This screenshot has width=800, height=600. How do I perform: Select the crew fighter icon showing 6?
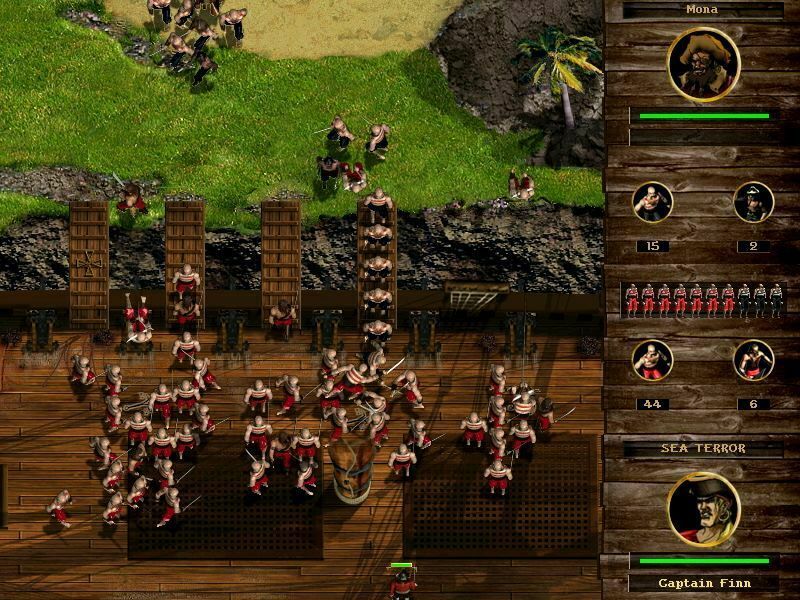tap(753, 361)
